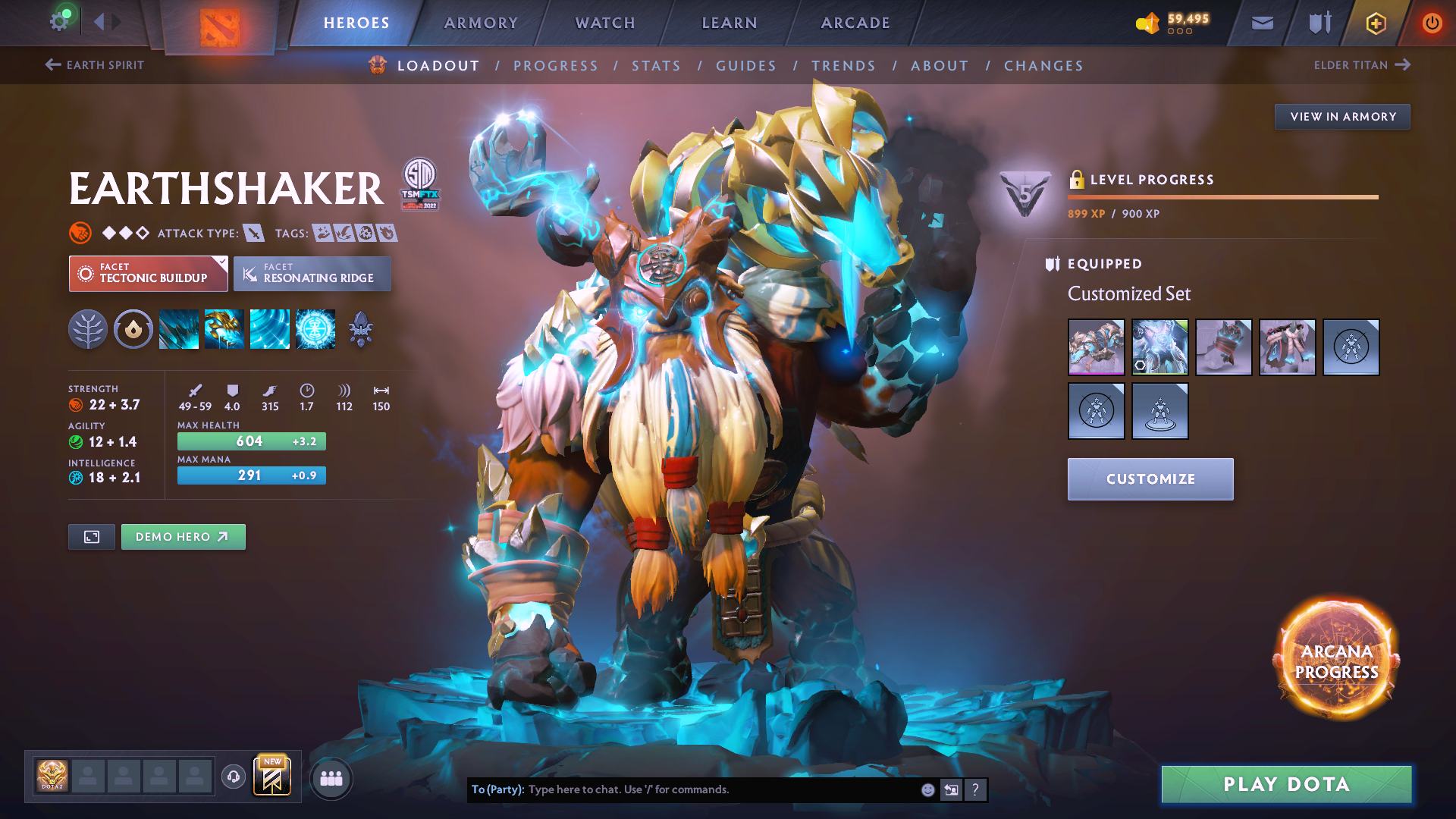Open the Arcade tab
1456x819 pixels.
click(855, 23)
